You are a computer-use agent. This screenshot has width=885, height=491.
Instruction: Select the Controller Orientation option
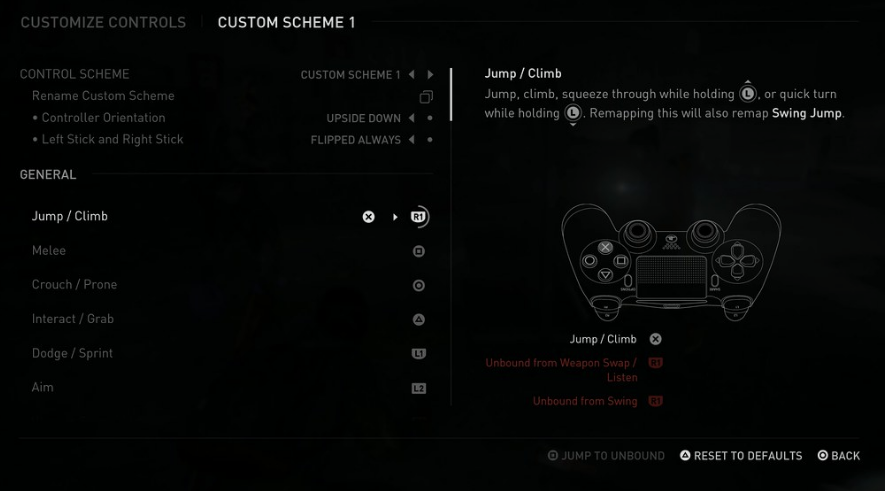pos(105,118)
